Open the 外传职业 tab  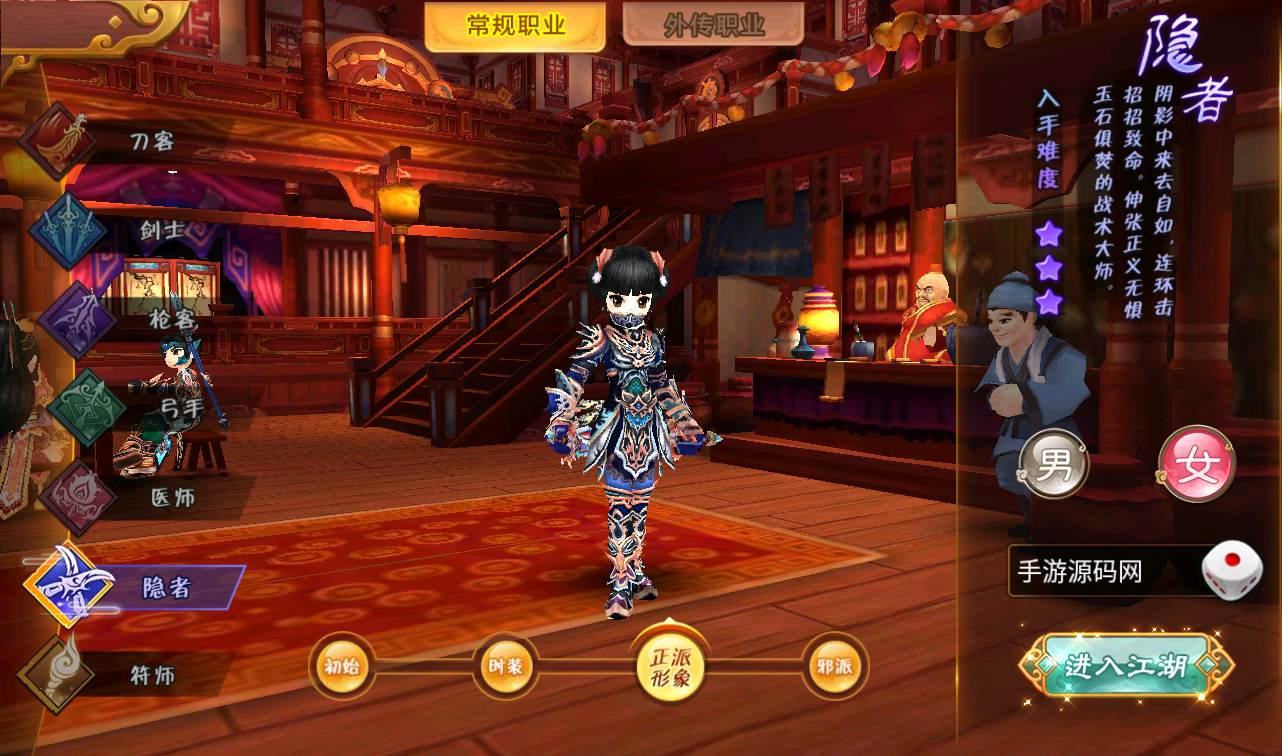pyautogui.click(x=713, y=27)
